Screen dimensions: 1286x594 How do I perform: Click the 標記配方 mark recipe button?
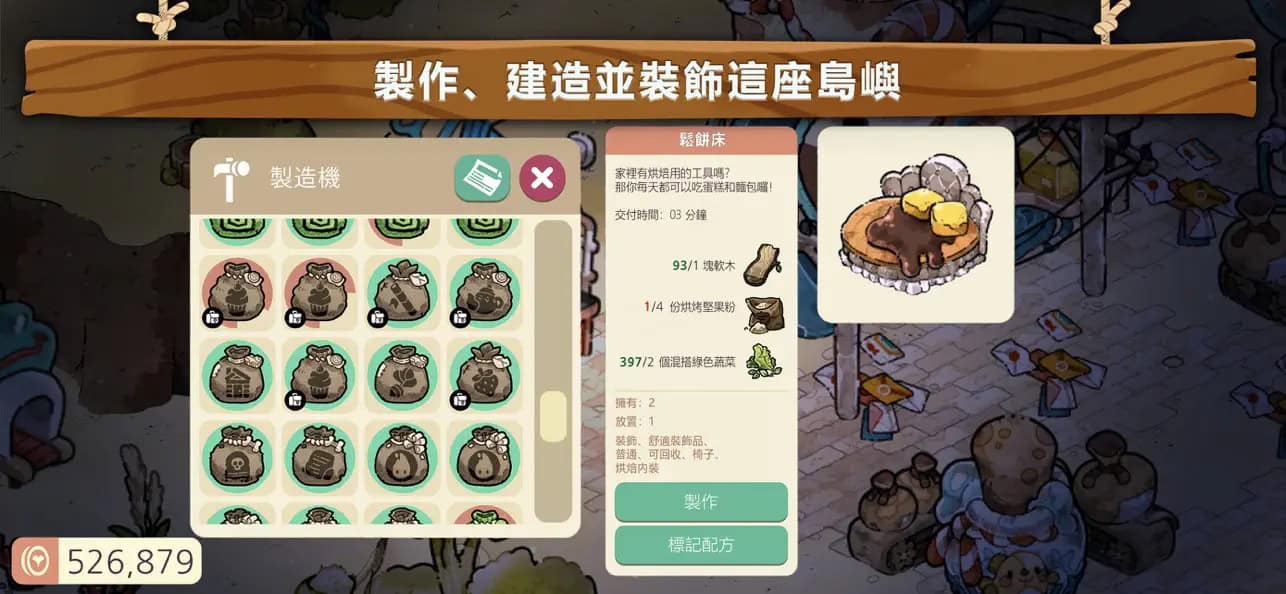(x=700, y=545)
